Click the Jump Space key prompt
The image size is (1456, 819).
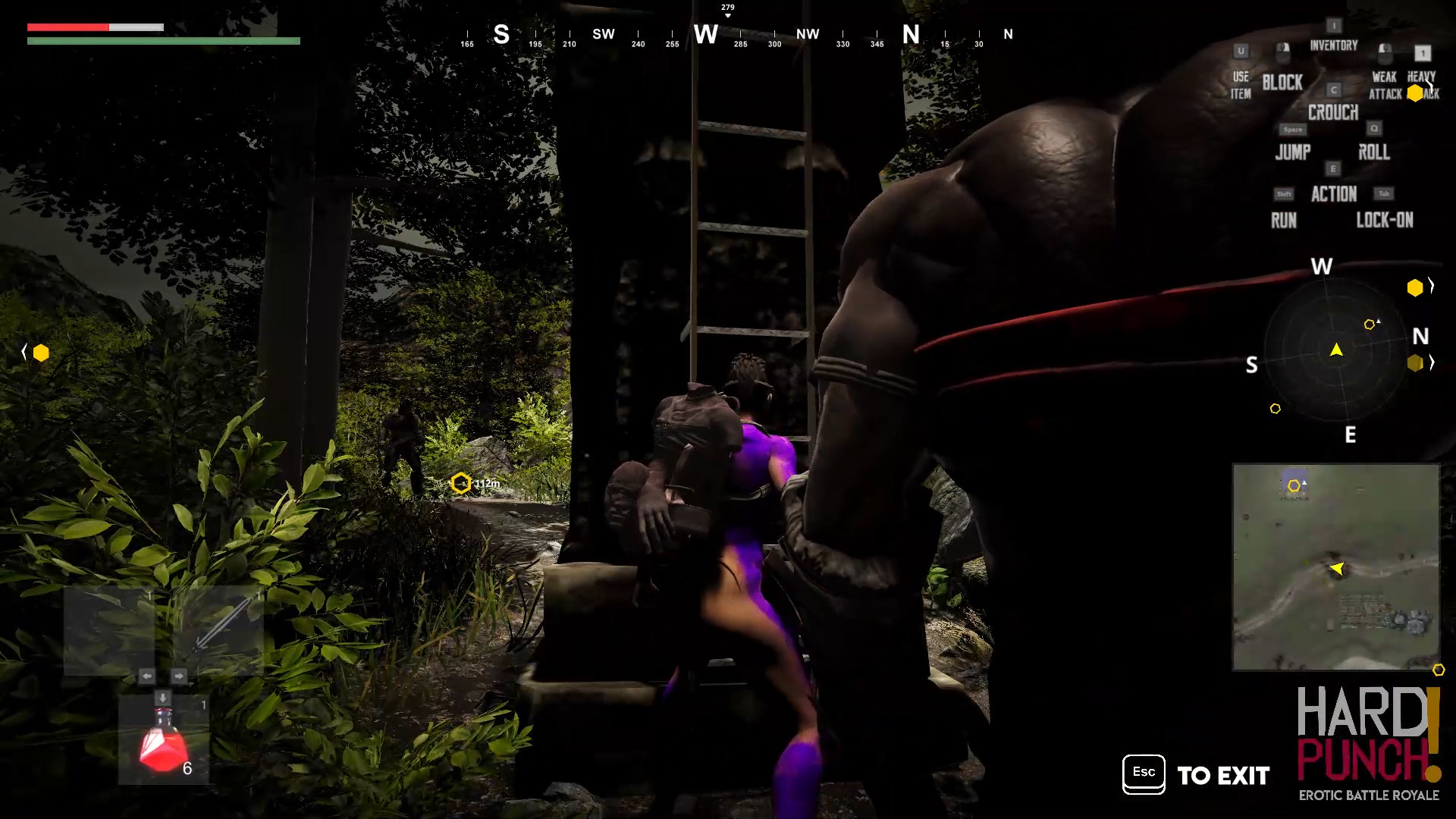pos(1293,130)
